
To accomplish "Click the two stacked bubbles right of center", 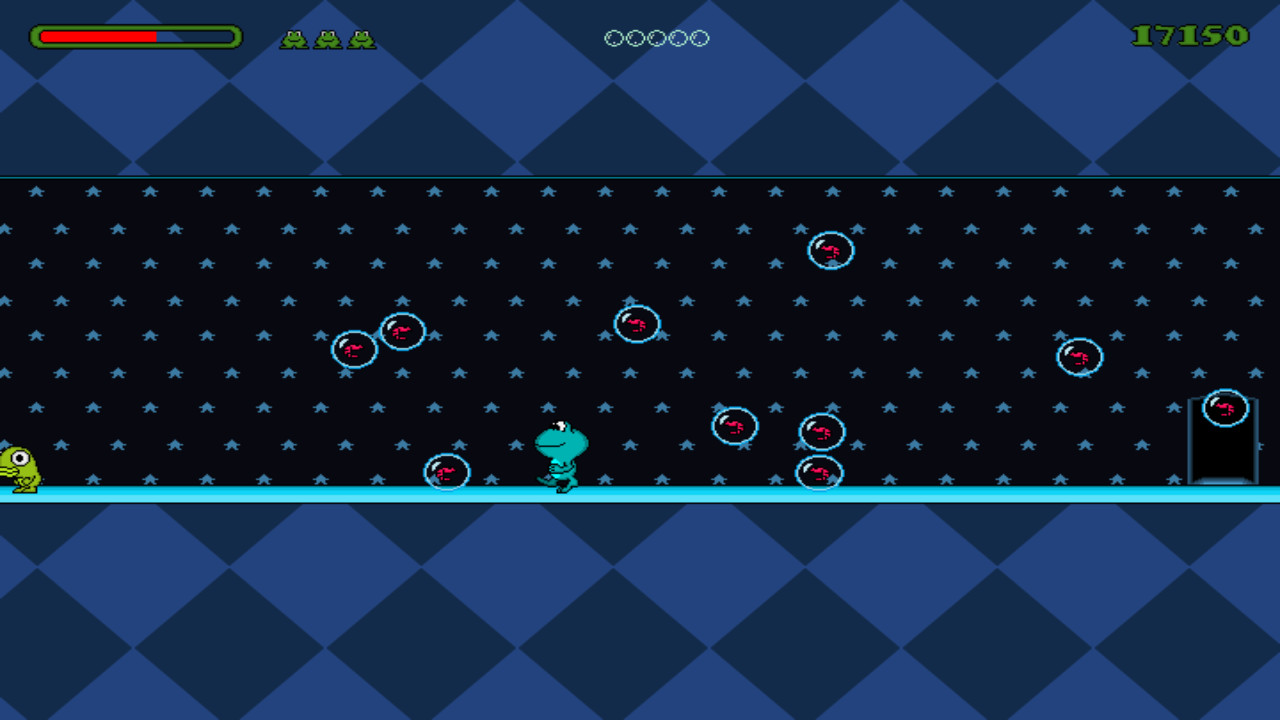I will tap(822, 450).
